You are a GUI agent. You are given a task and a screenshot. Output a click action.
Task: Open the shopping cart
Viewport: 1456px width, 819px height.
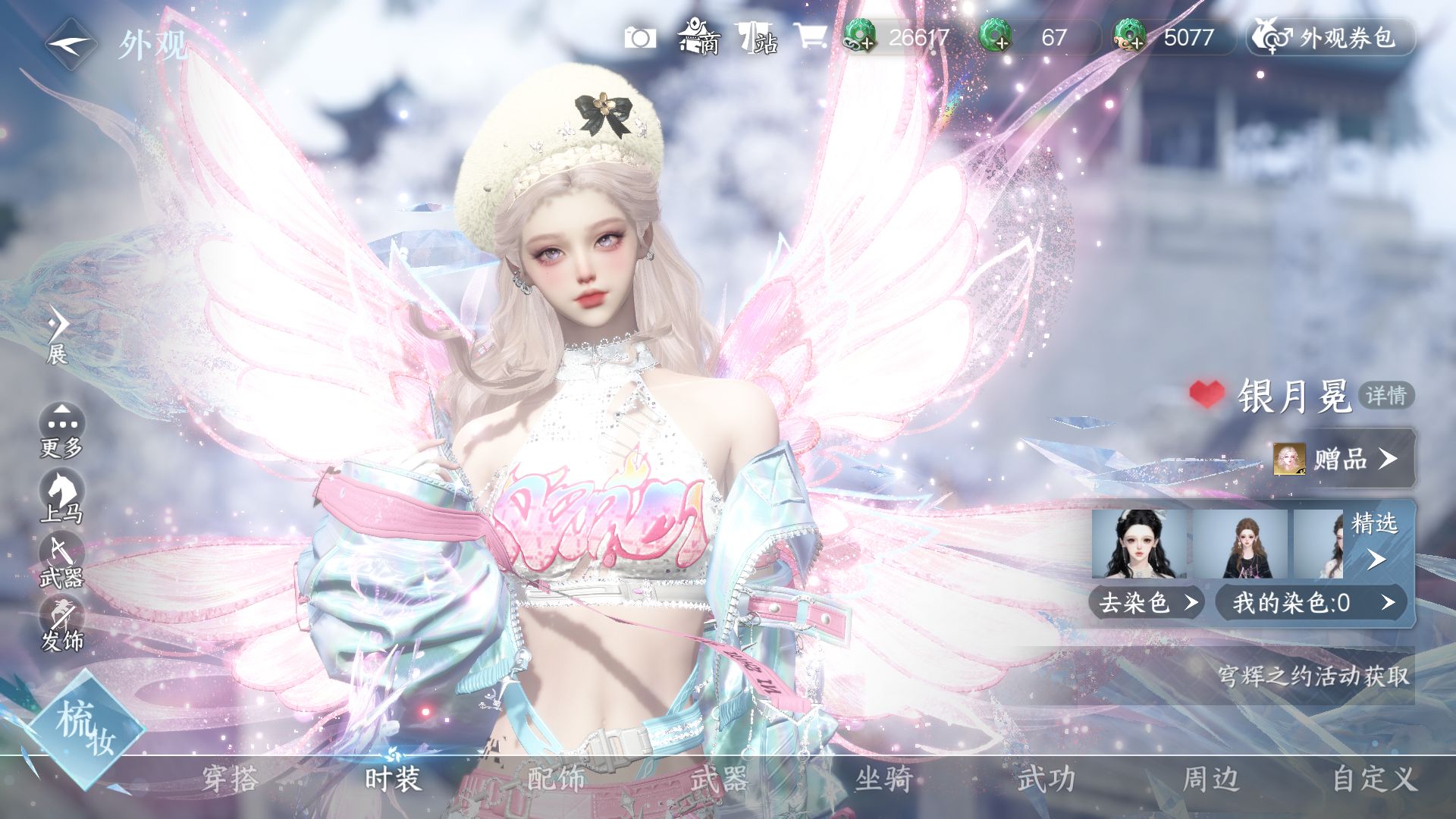click(810, 36)
